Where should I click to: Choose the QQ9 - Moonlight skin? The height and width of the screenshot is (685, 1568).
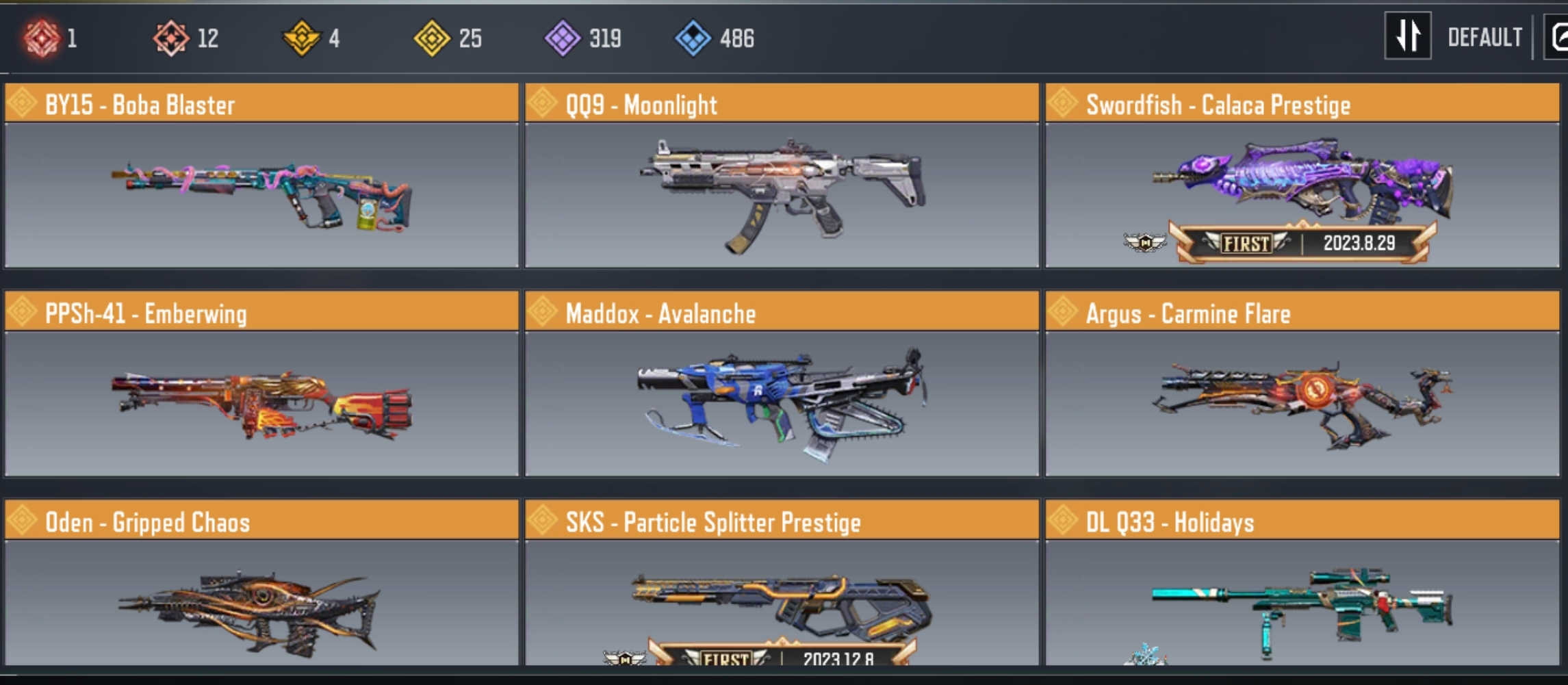pos(782,176)
